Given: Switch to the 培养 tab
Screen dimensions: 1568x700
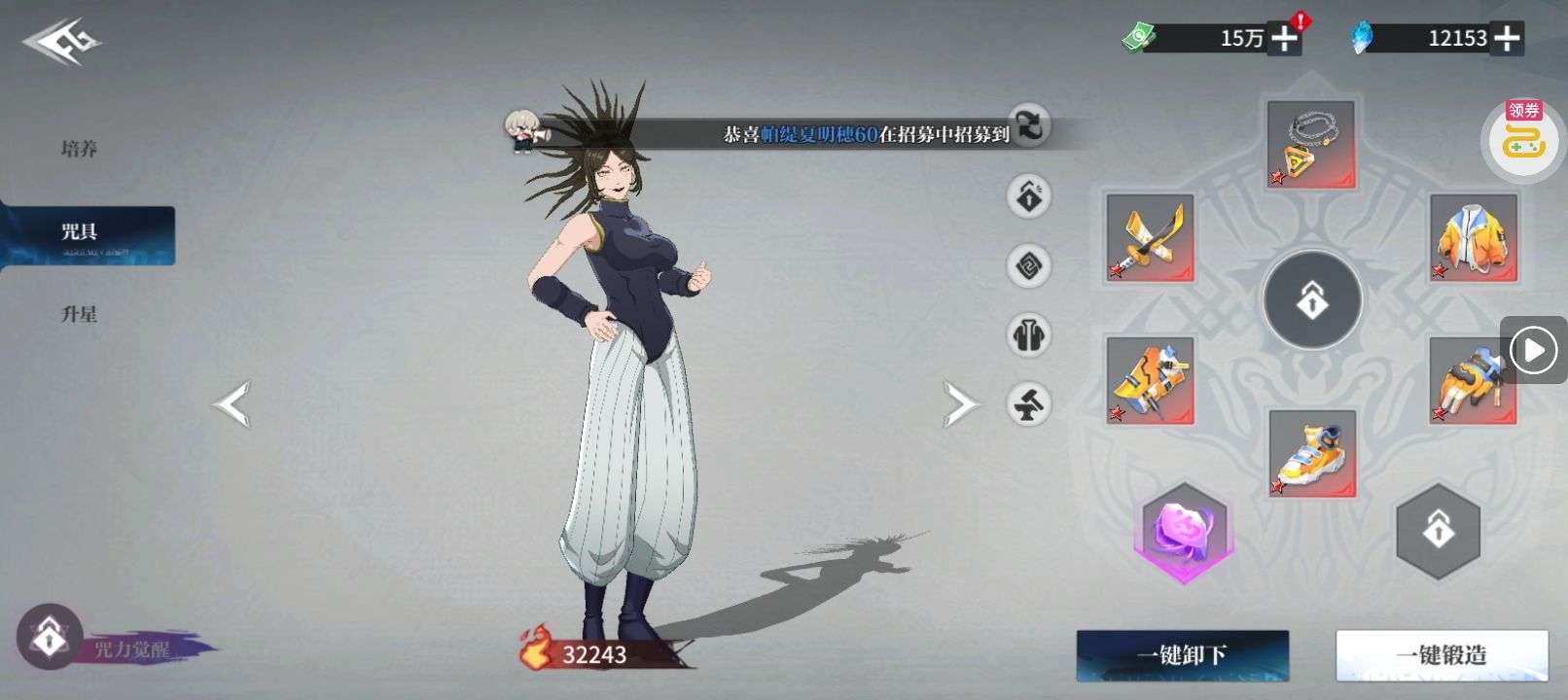Looking at the screenshot, I should pyautogui.click(x=80, y=149).
